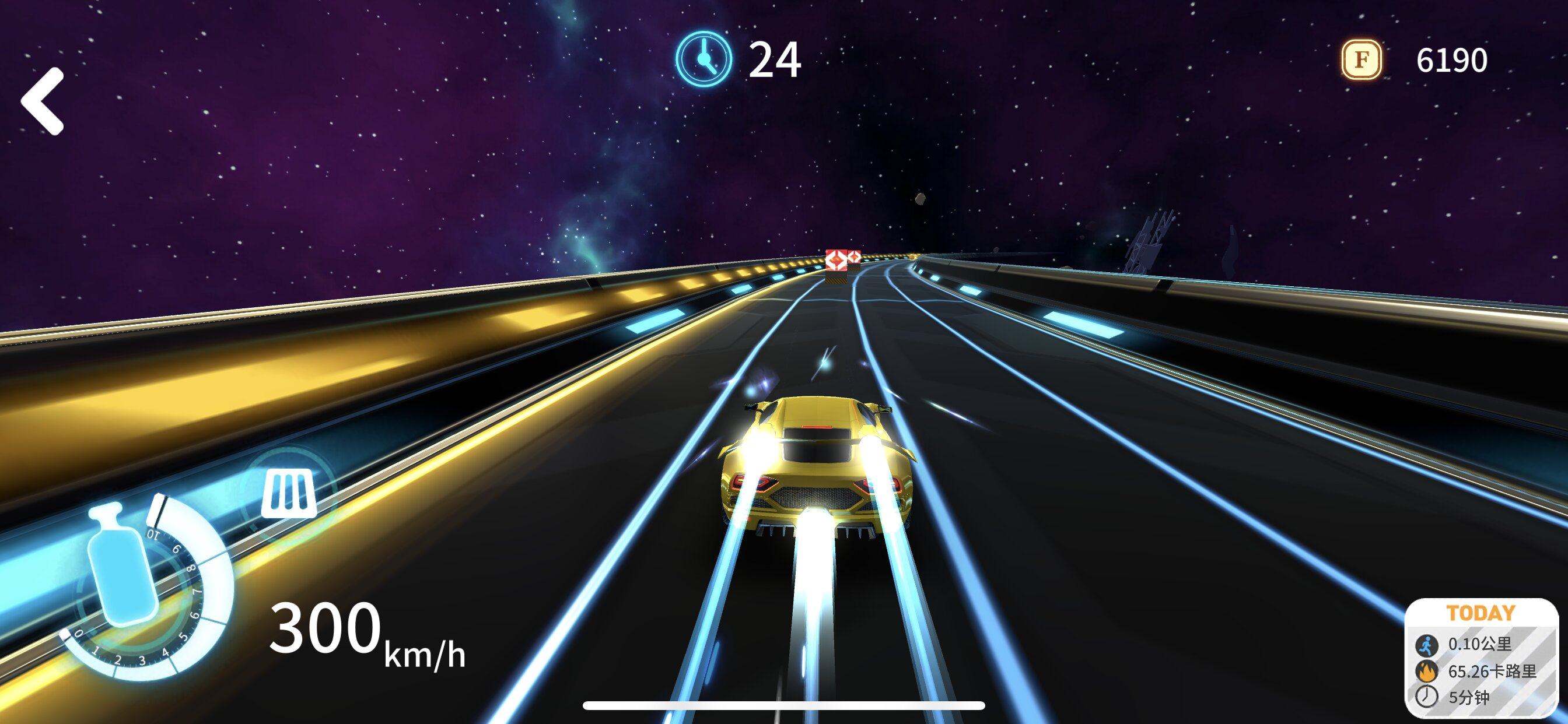Tap the gold F coin icon
Viewport: 1568px width, 724px height.
[1361, 60]
